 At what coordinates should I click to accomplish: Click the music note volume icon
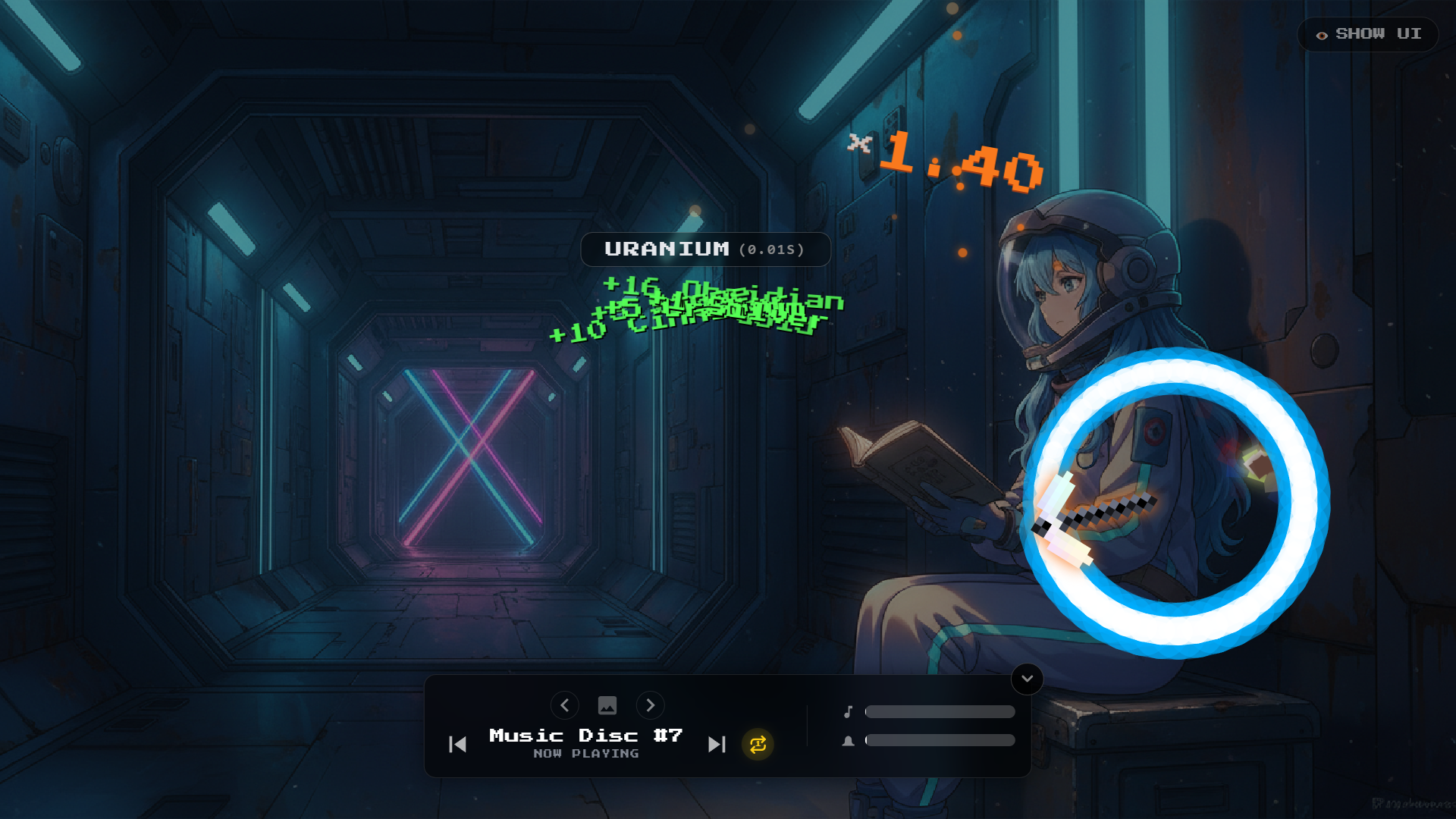[849, 711]
